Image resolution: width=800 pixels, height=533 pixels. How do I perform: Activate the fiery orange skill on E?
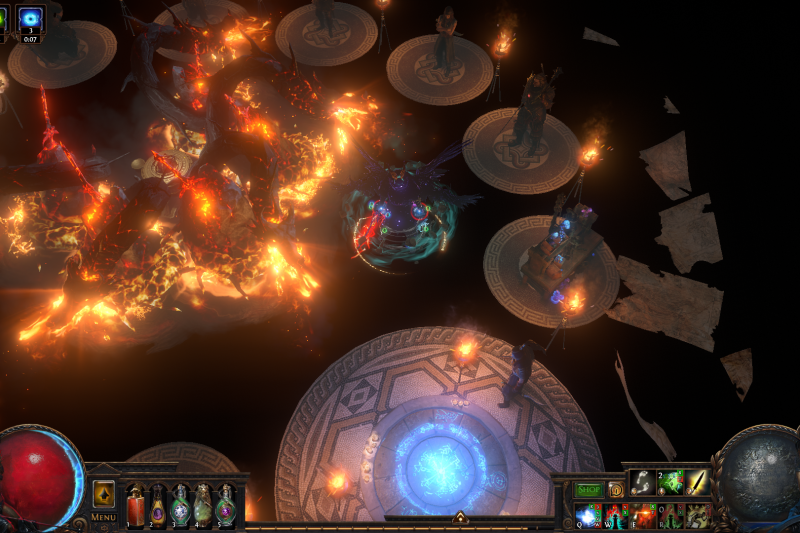pos(643,515)
